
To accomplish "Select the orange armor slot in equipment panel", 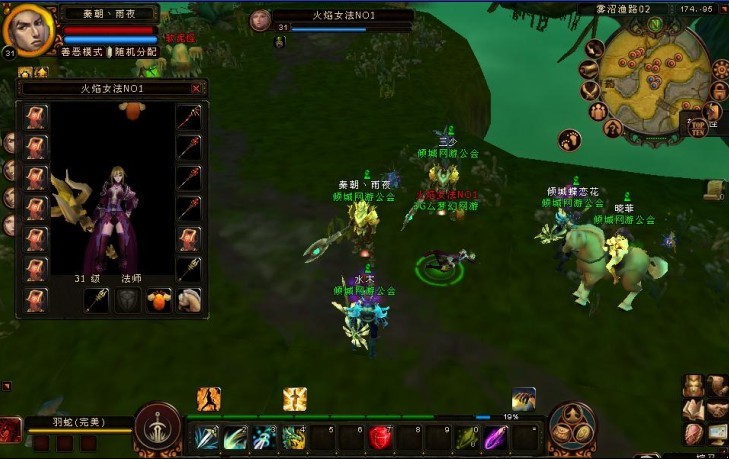I will tap(158, 299).
